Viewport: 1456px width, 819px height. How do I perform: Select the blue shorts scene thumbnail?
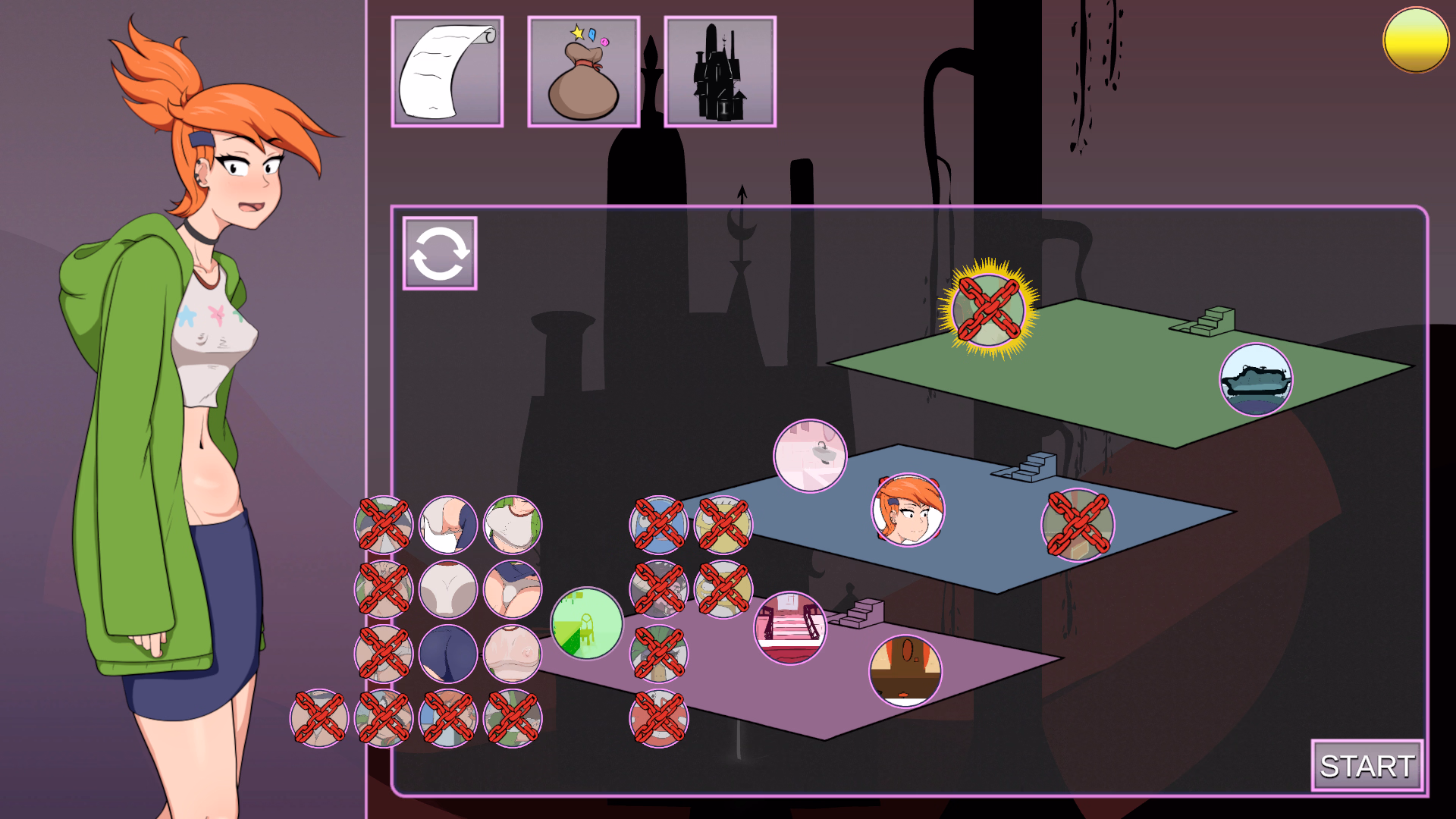pos(447,654)
